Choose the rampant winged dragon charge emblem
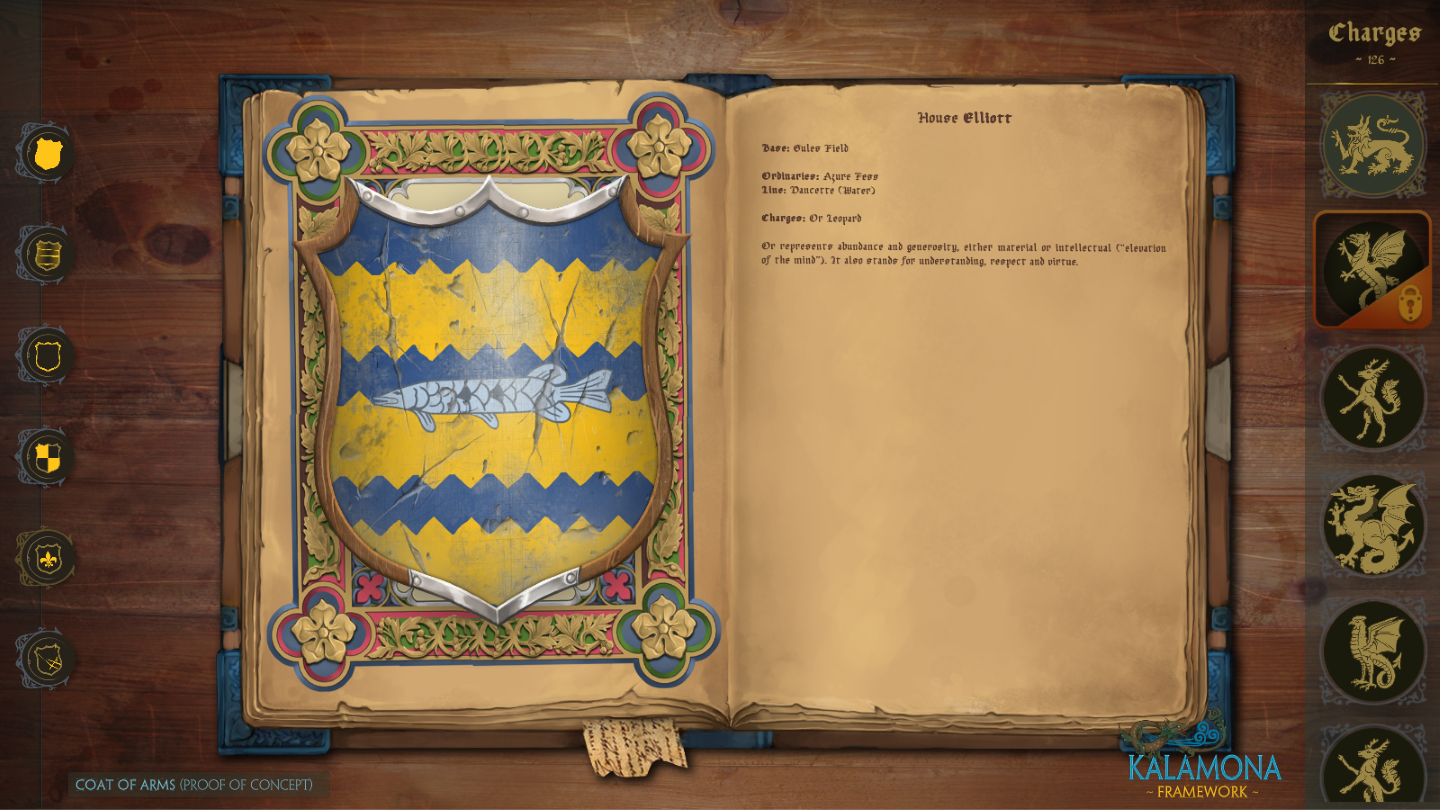The height and width of the screenshot is (810, 1440). click(x=1373, y=523)
